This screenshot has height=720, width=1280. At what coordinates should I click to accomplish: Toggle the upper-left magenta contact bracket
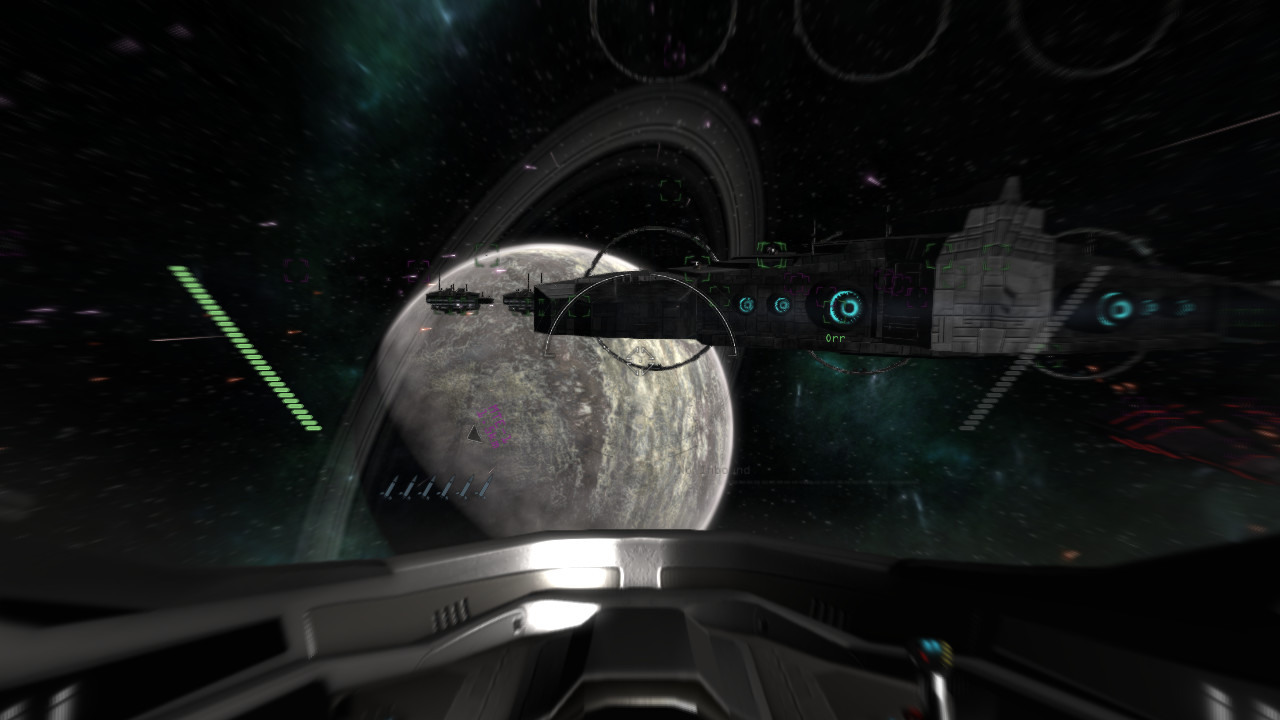click(294, 269)
